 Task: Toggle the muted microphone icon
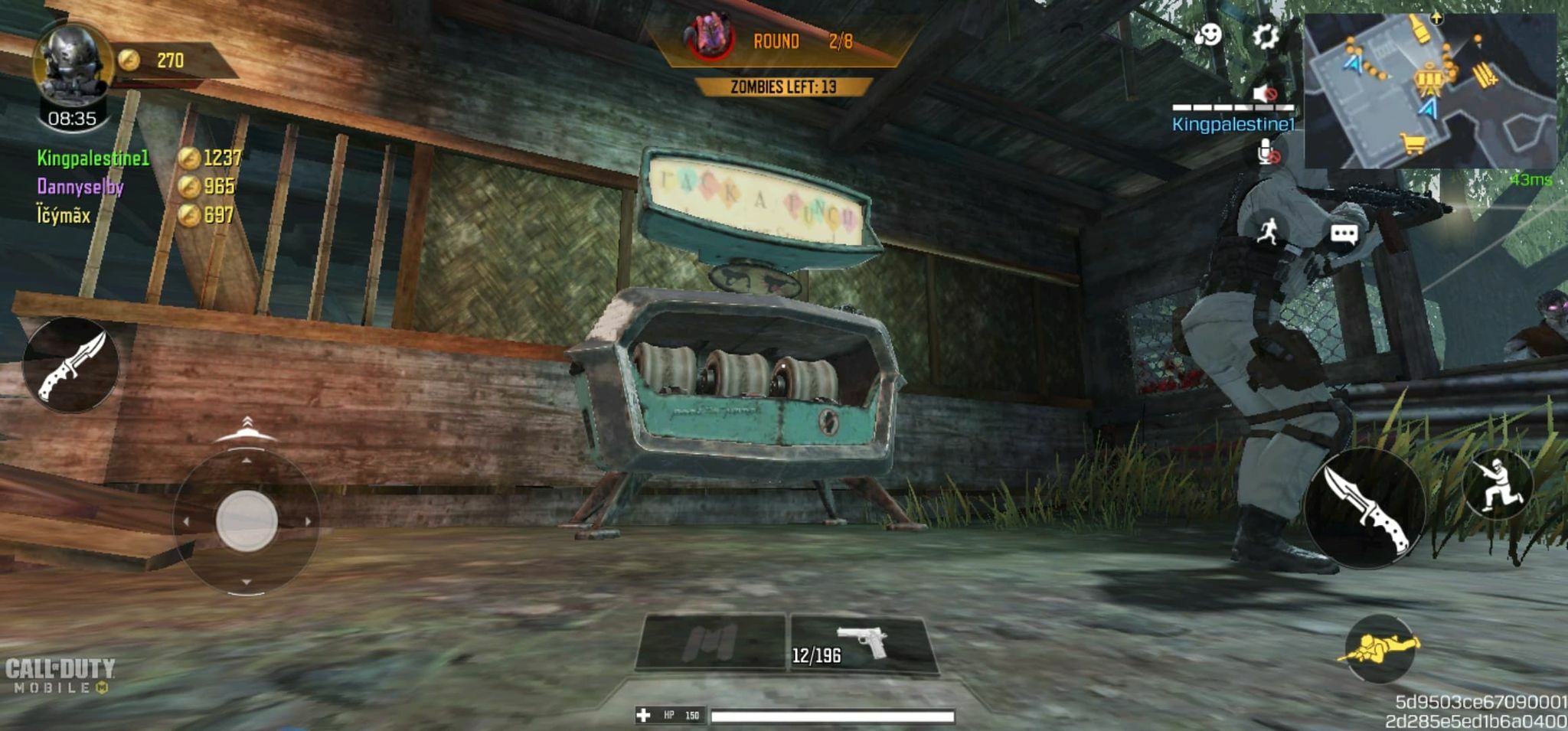click(x=1268, y=152)
